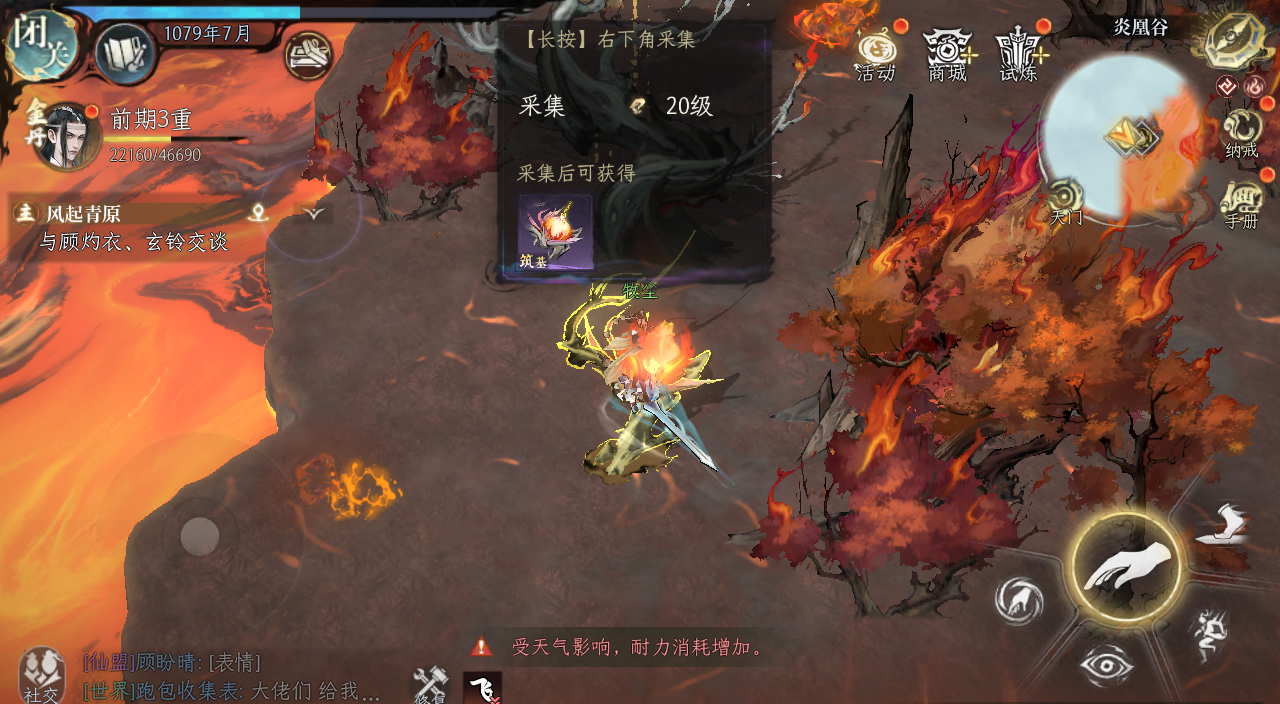Activate the glowing hand gather button

(x=1125, y=566)
